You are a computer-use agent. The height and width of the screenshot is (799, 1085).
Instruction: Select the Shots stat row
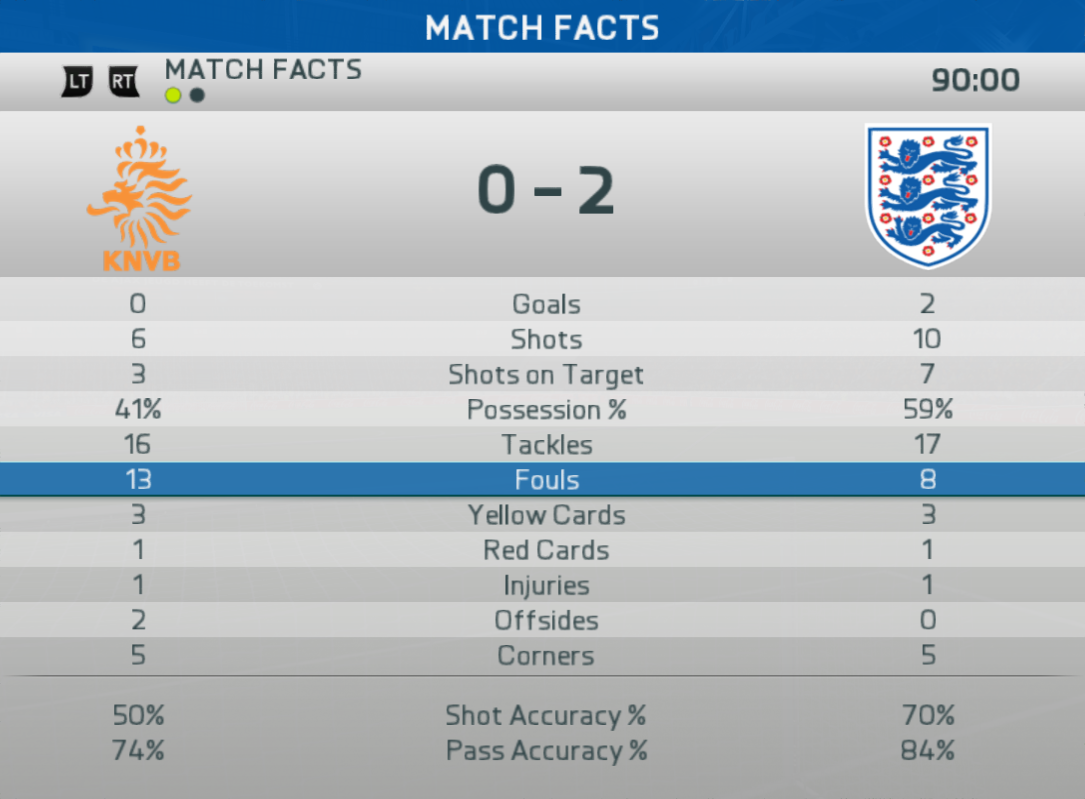[546, 339]
